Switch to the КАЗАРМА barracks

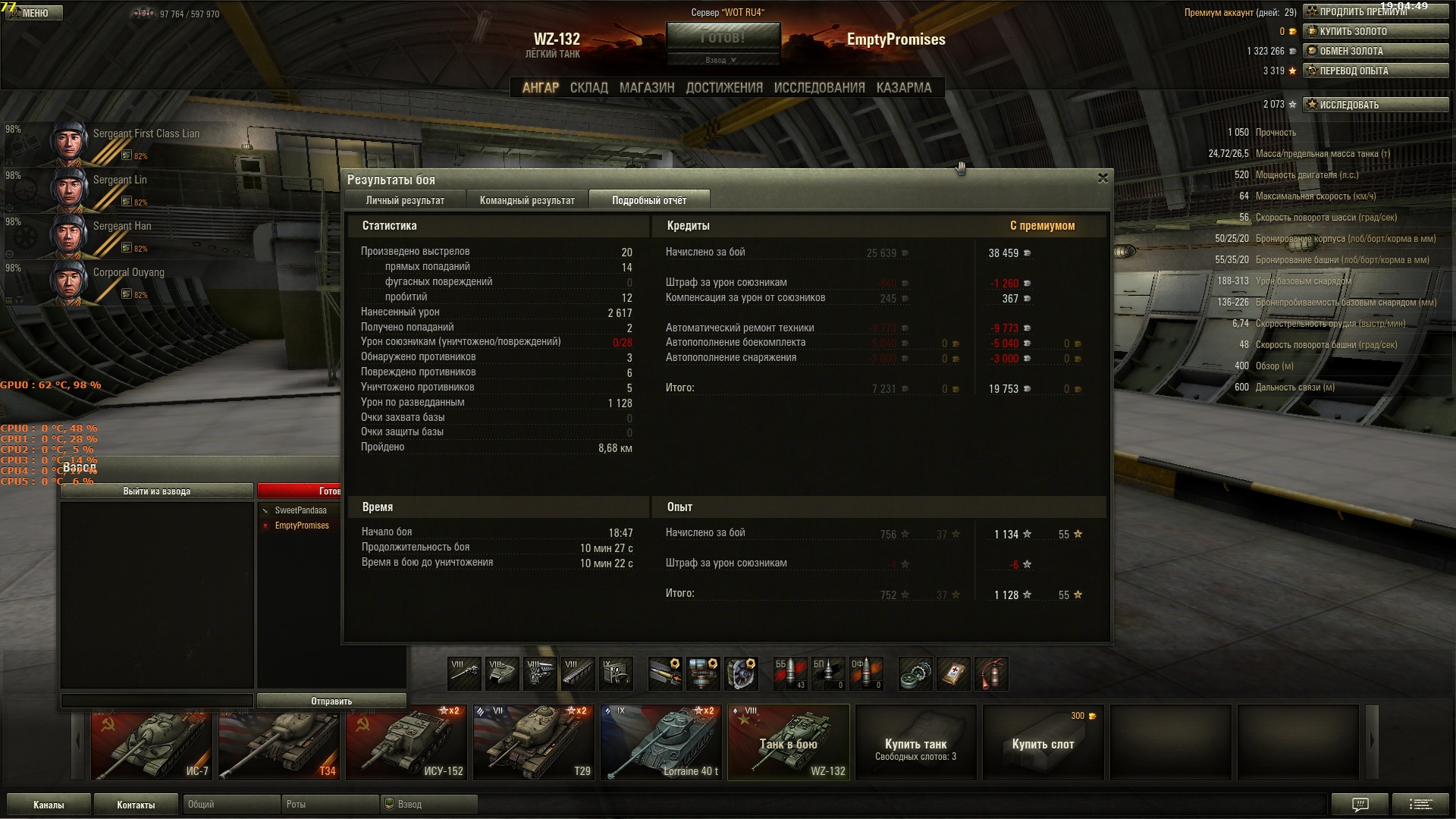click(x=904, y=88)
